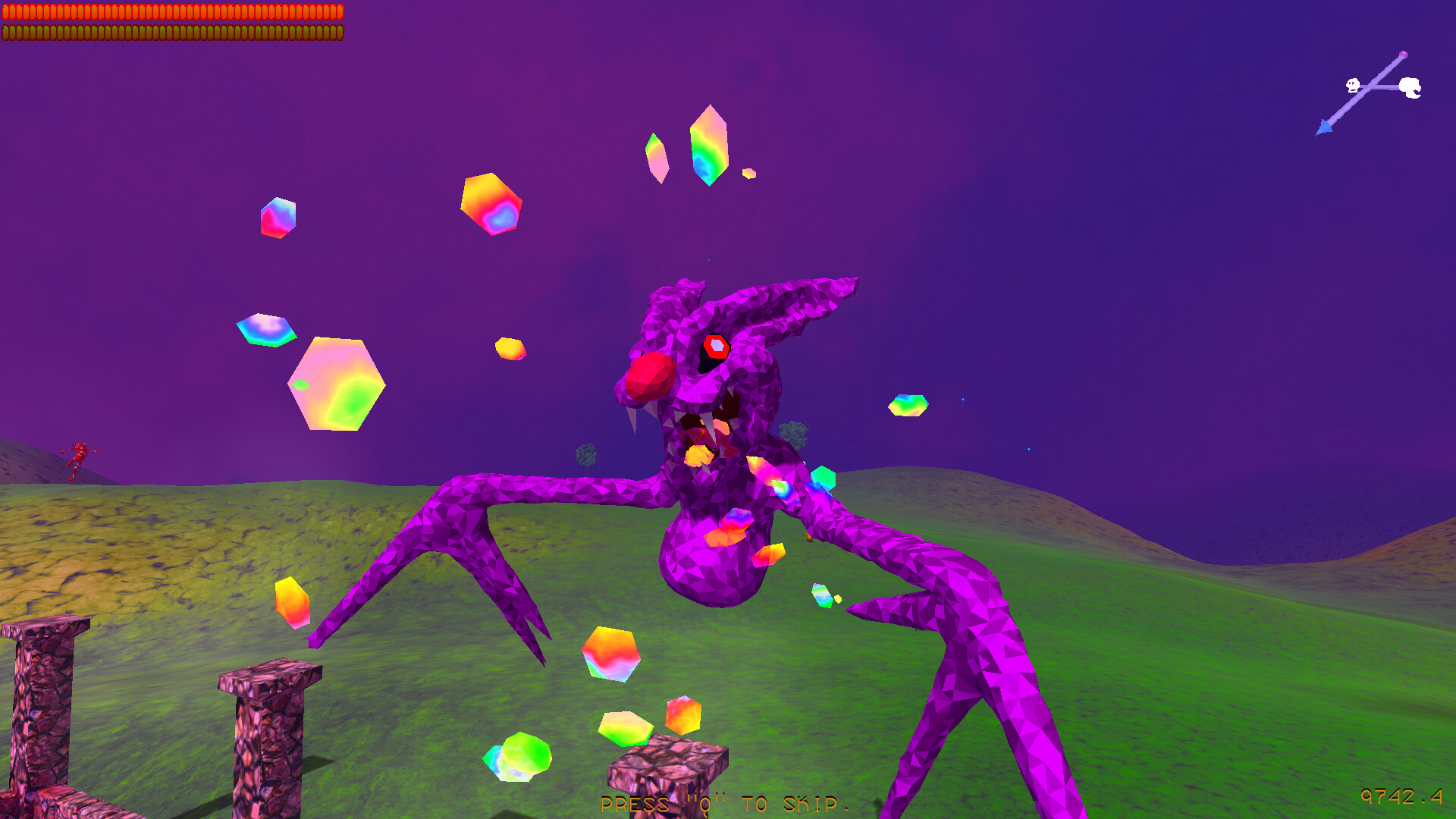Click the pink gem tip of the compass
The height and width of the screenshot is (819, 1456).
pos(1404,54)
